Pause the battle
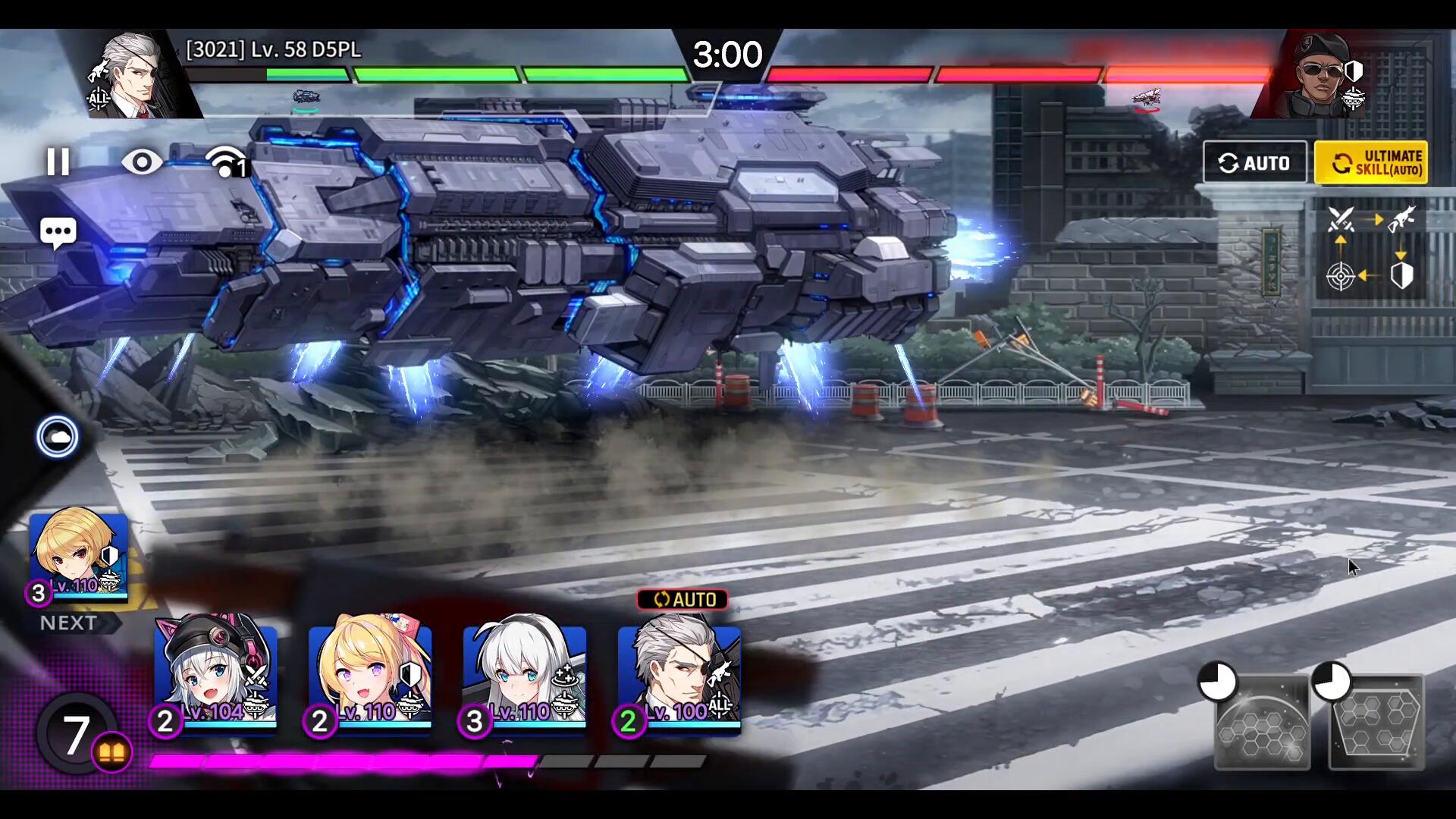The height and width of the screenshot is (819, 1456). coord(58,162)
